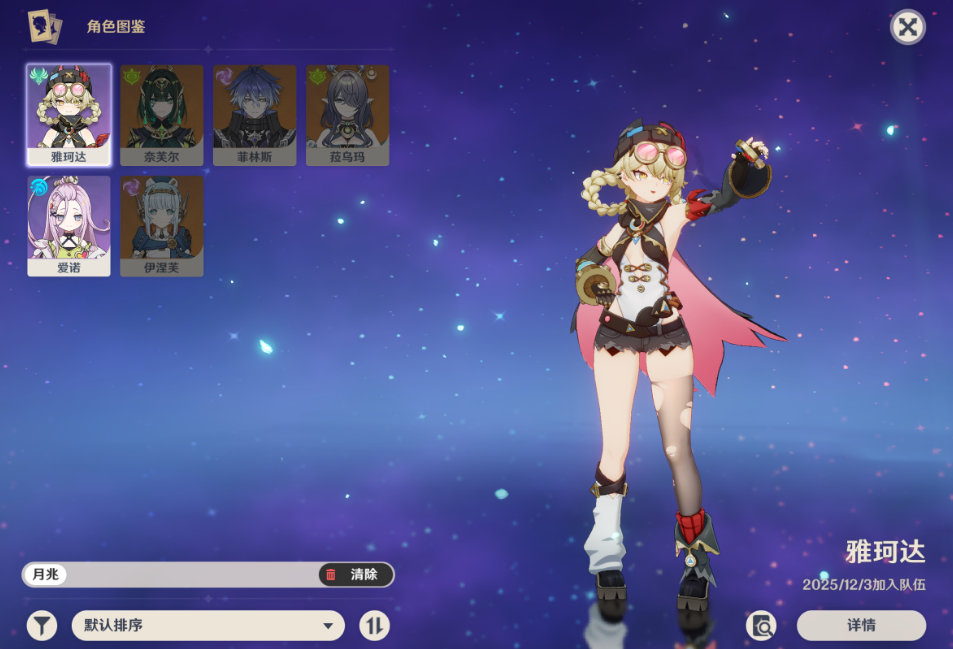953x649 pixels.
Task: Open the funnel filter options
Action: 41,626
